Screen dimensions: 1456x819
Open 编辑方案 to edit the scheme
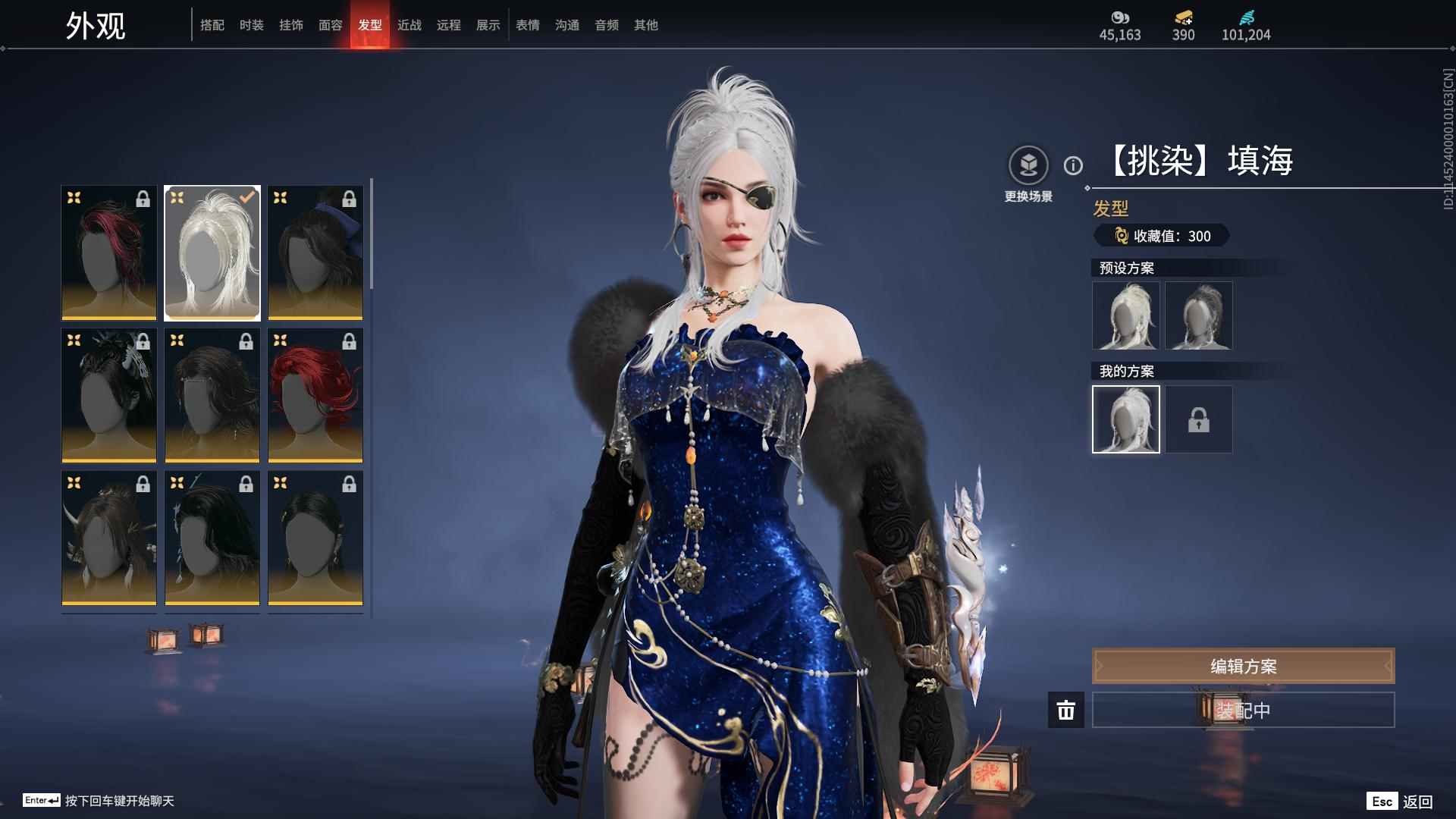pyautogui.click(x=1243, y=666)
